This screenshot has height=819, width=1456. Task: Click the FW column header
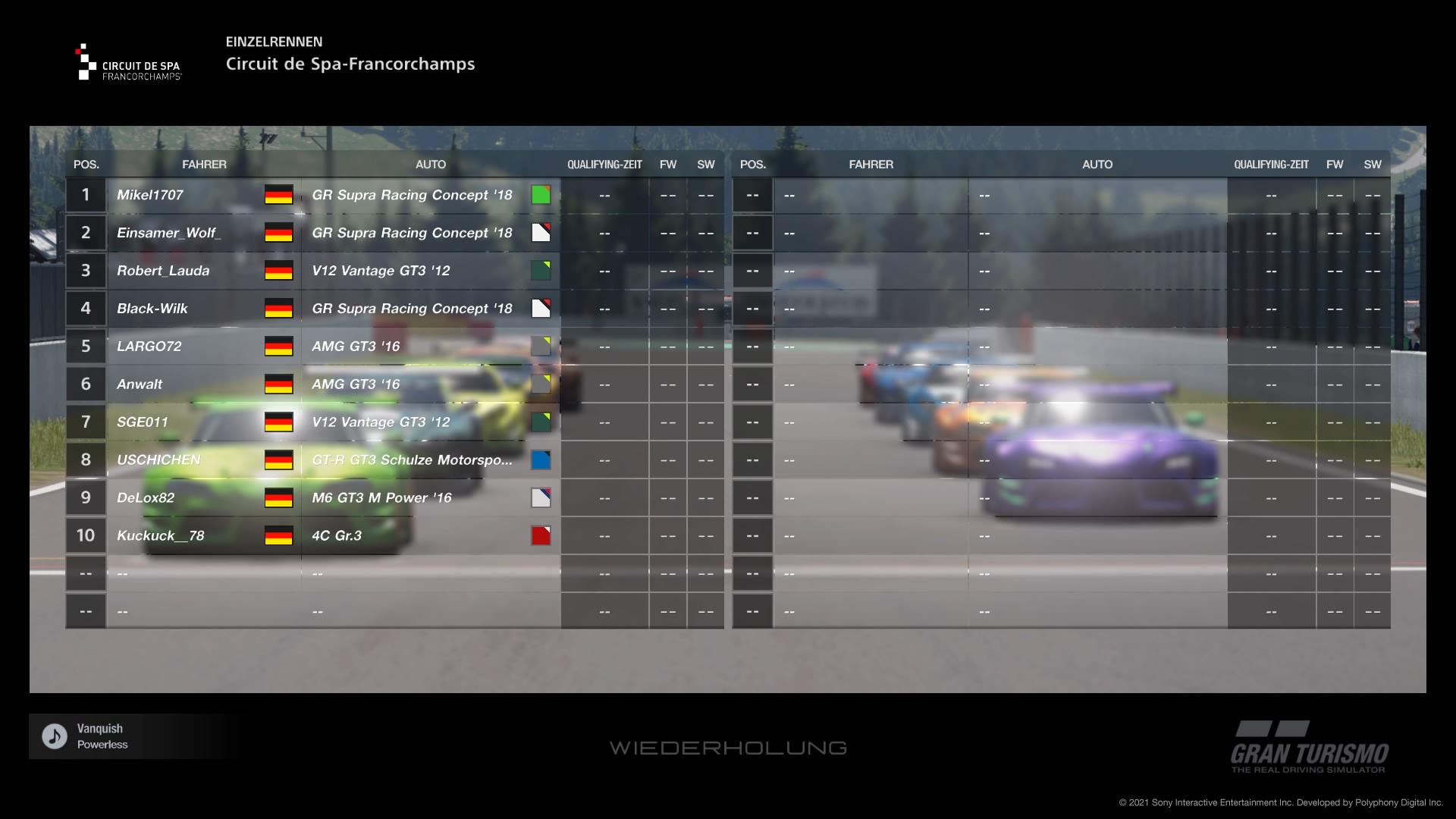tap(668, 164)
